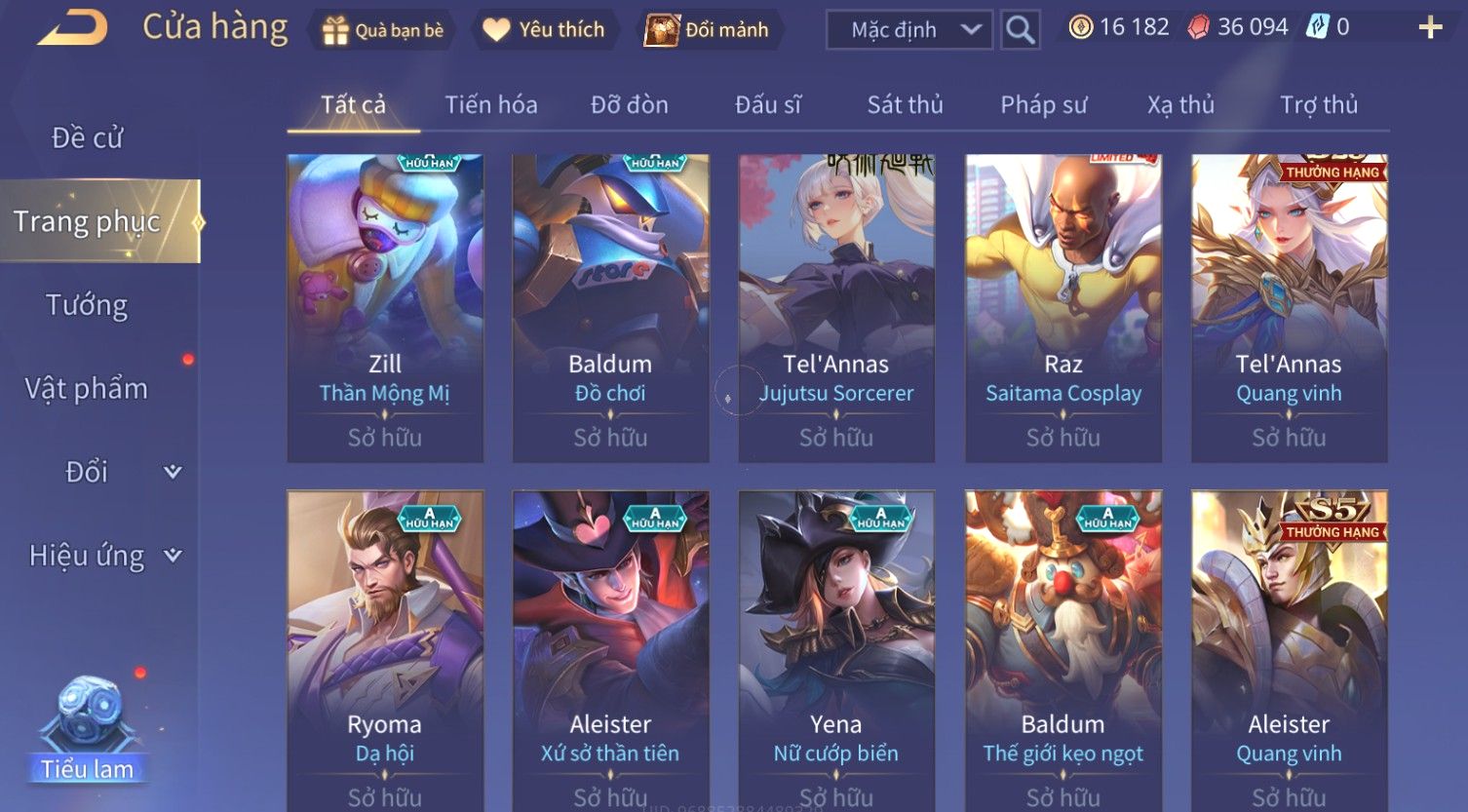Expand the Mặc định sort dropdown
The height and width of the screenshot is (812, 1468).
tap(908, 30)
